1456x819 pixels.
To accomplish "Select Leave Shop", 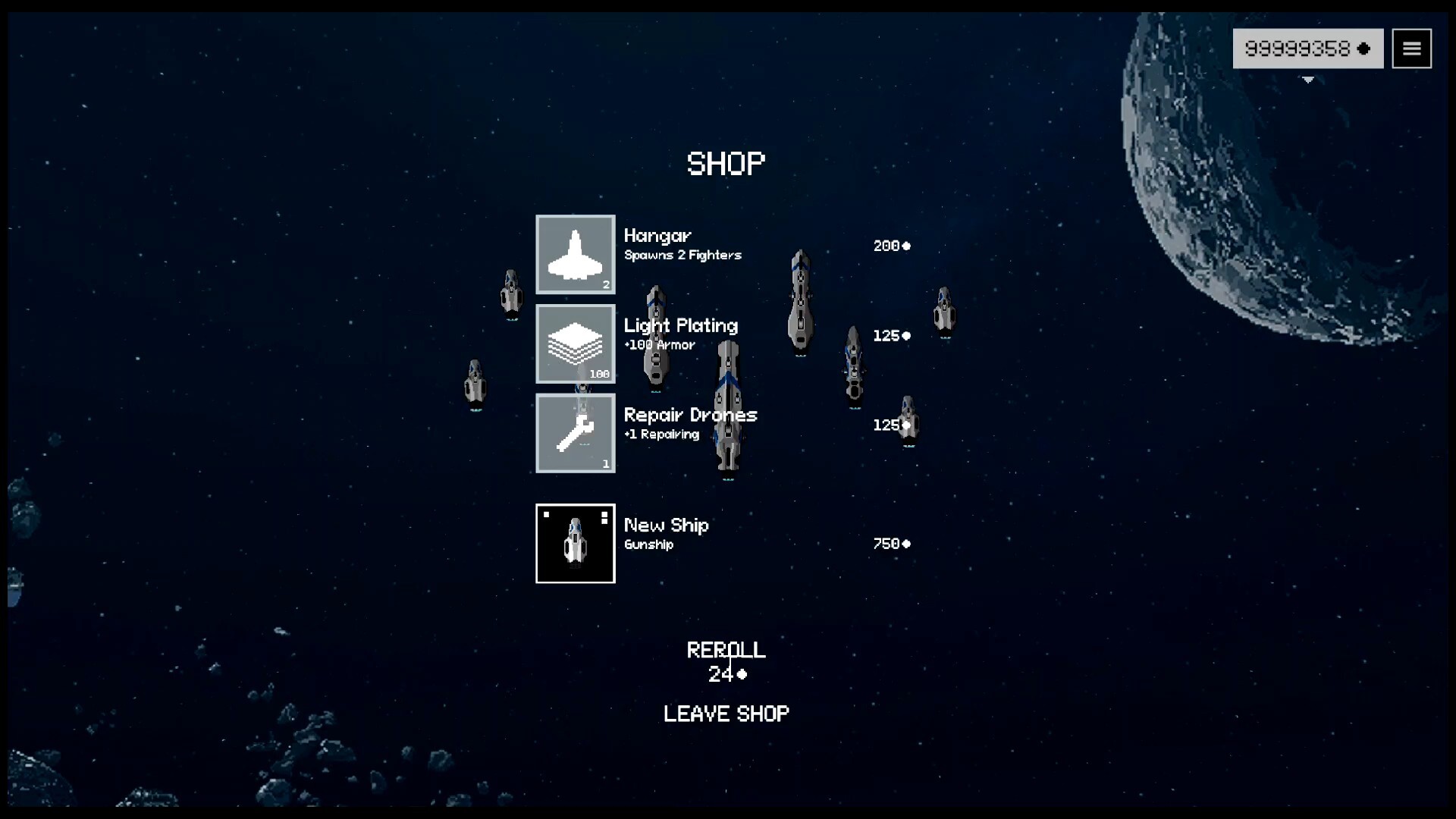I will click(726, 713).
